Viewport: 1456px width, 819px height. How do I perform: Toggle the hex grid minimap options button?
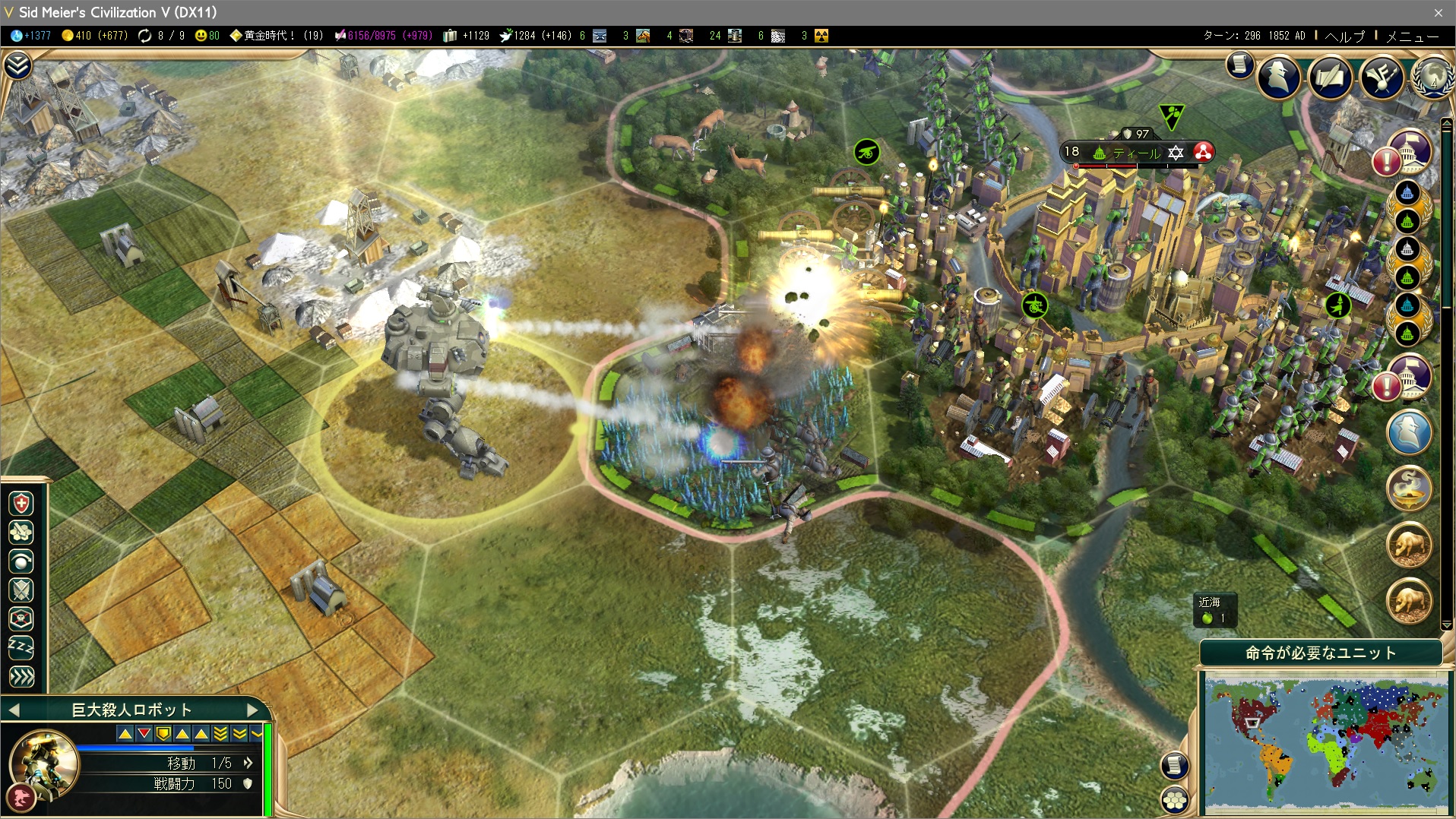1175,799
